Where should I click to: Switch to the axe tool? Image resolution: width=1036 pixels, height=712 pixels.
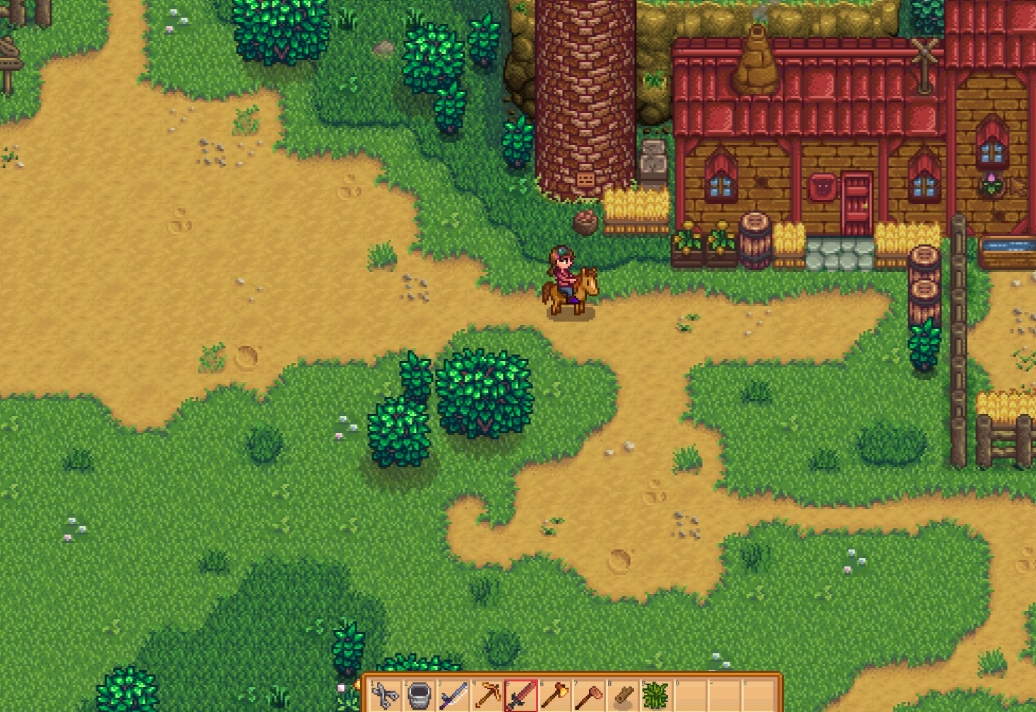(x=555, y=695)
